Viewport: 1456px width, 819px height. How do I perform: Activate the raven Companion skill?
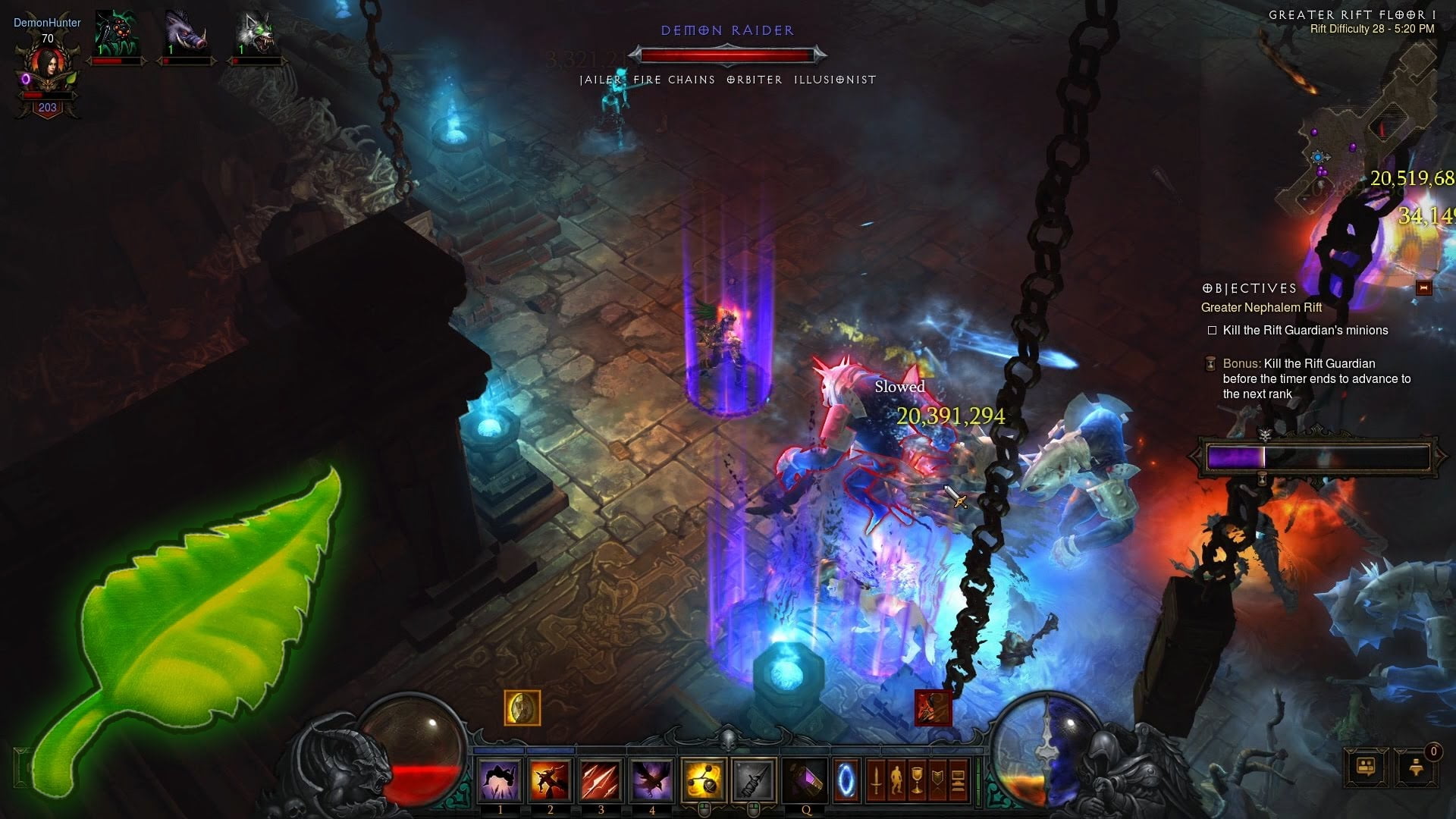pos(651,780)
